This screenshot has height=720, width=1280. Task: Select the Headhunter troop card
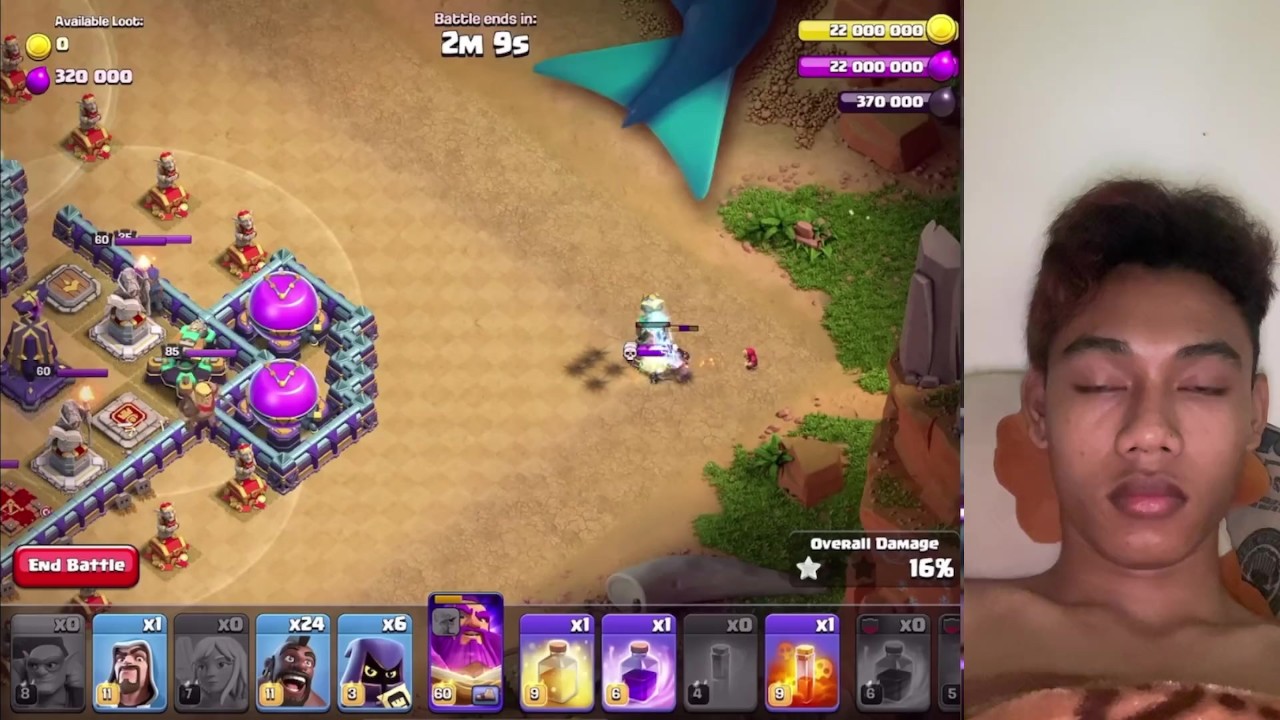coord(374,661)
